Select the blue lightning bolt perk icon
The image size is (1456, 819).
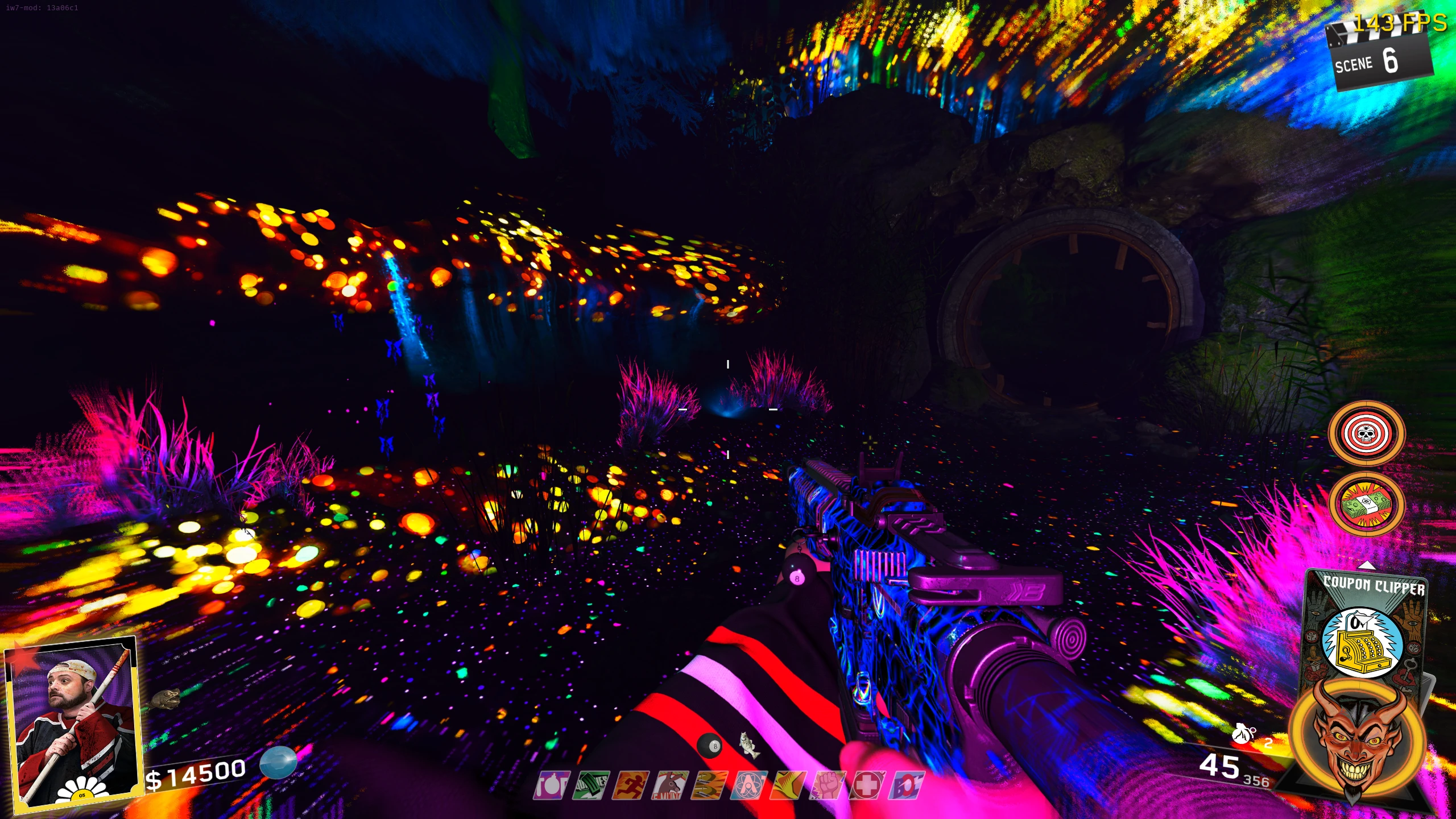tap(908, 785)
